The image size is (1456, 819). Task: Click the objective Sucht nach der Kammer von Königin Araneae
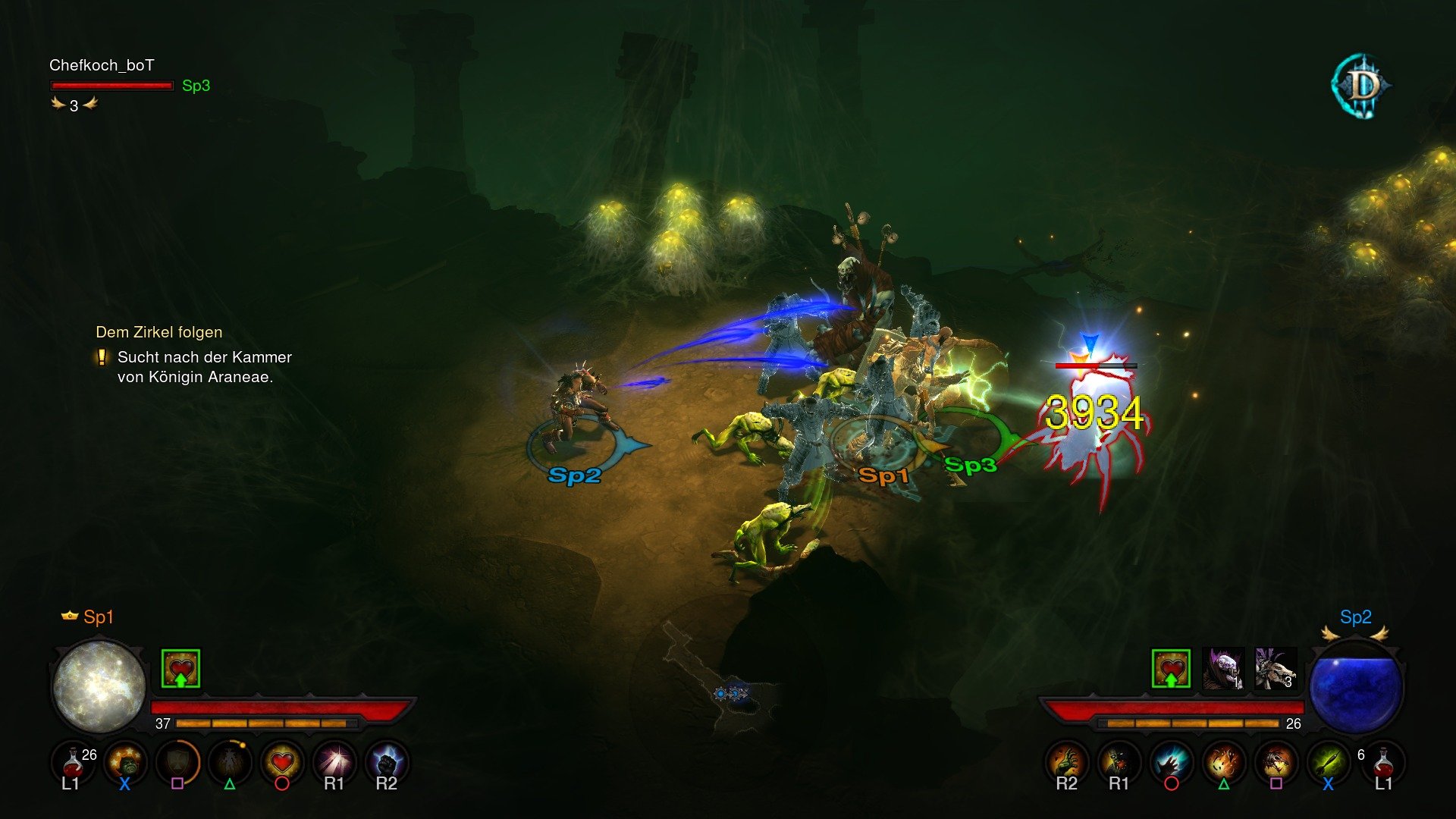point(203,366)
